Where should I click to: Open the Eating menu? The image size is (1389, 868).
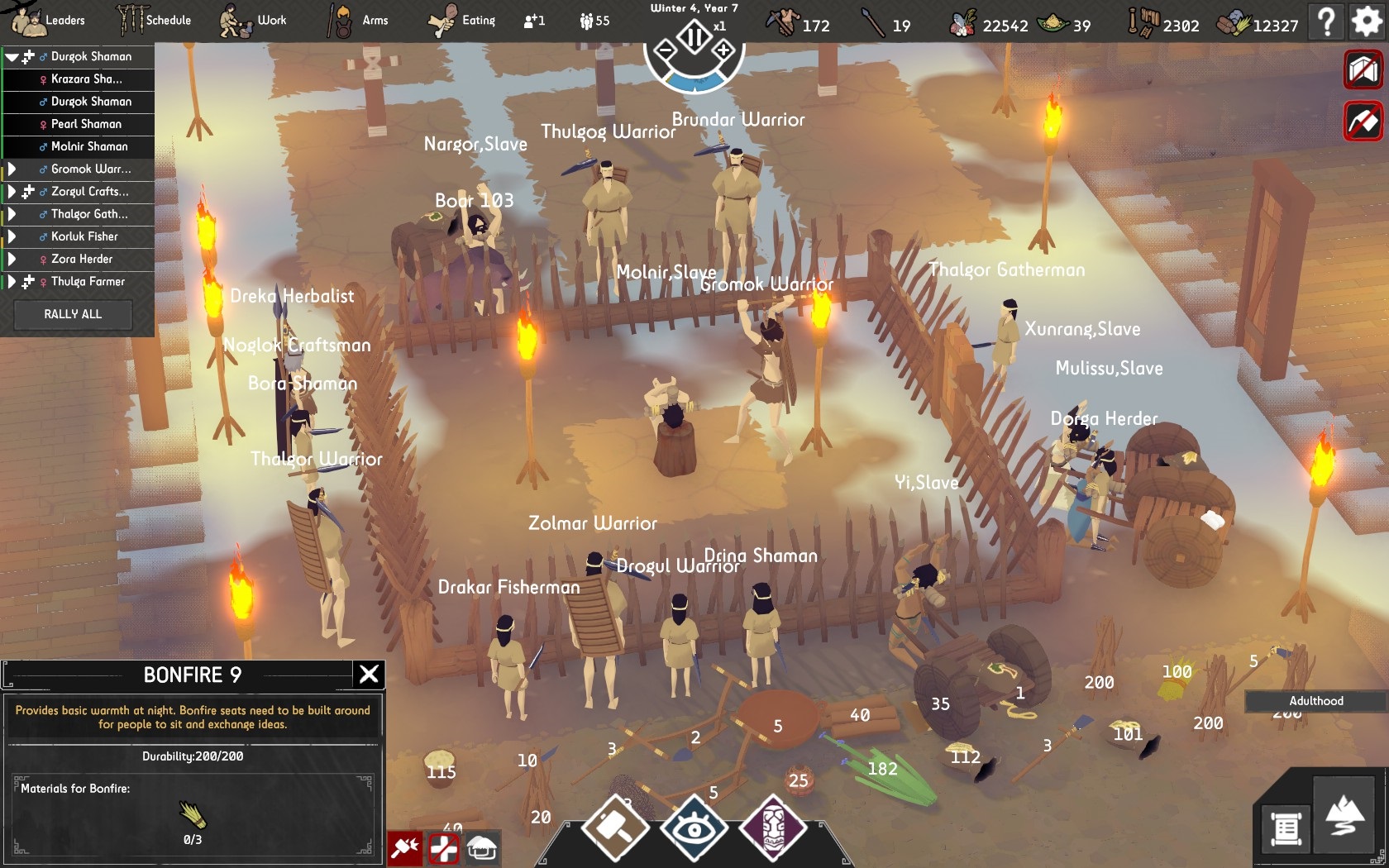[x=461, y=20]
